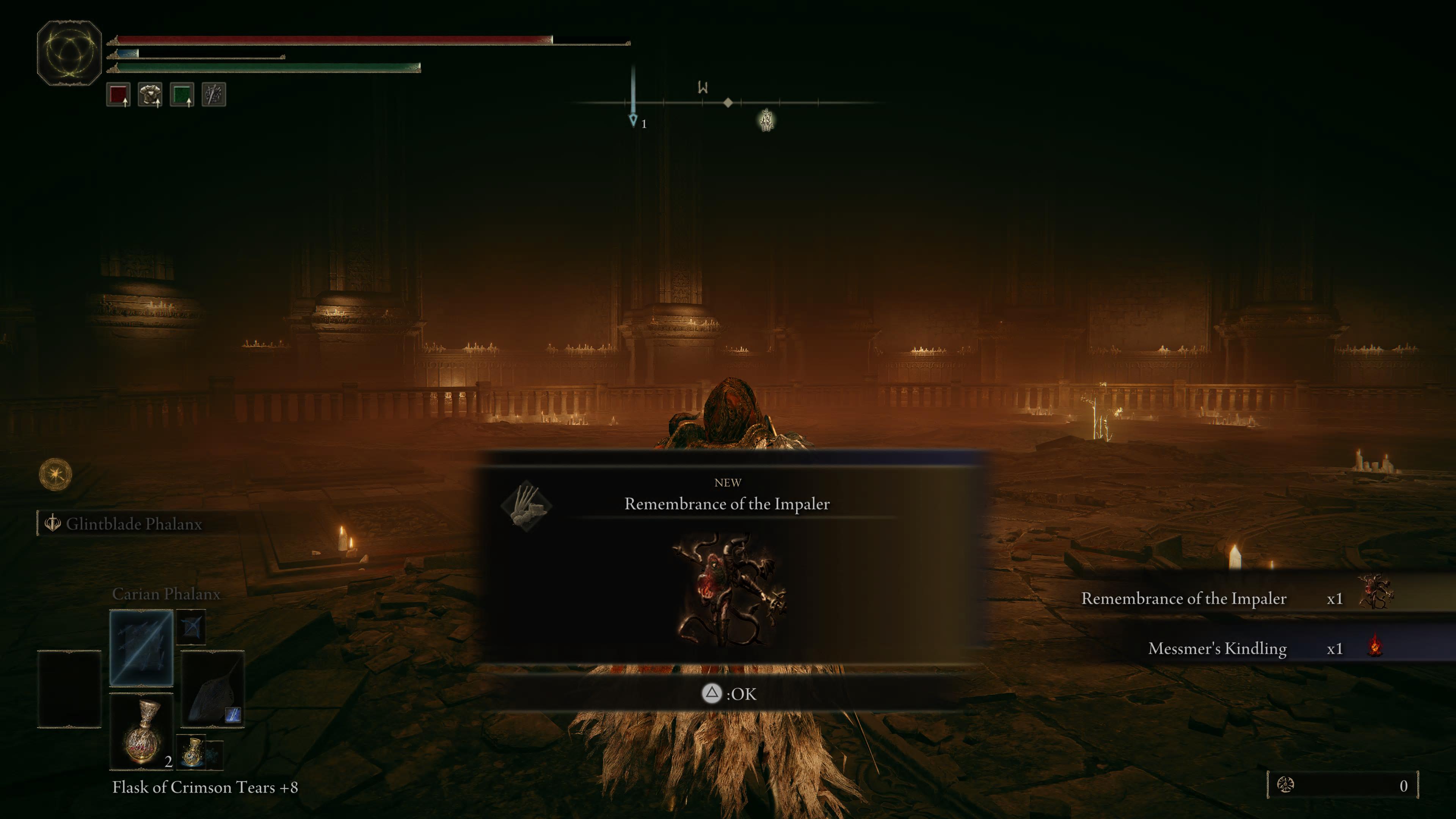1456x819 pixels.
Task: Click the Glintblade Phalanx spell name label
Action: coord(134,524)
